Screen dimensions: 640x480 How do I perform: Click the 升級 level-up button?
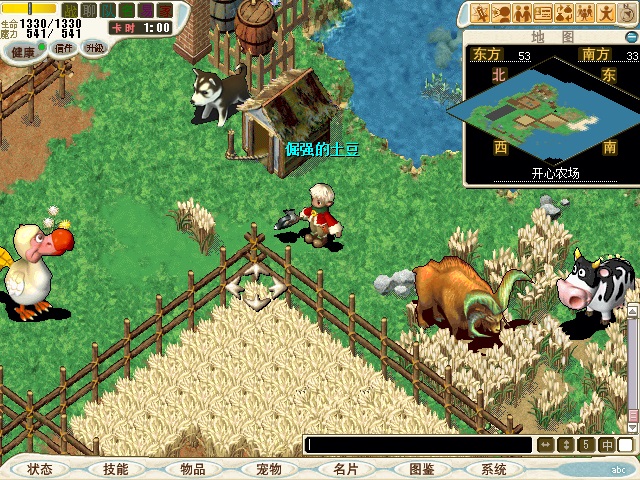pos(95,48)
